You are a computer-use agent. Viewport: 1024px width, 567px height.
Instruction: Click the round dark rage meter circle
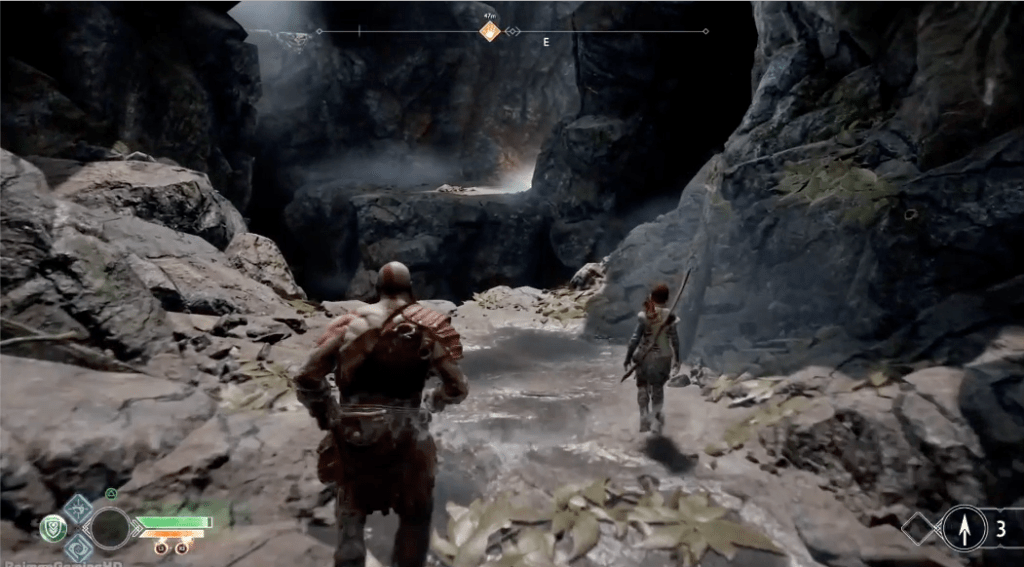110,528
